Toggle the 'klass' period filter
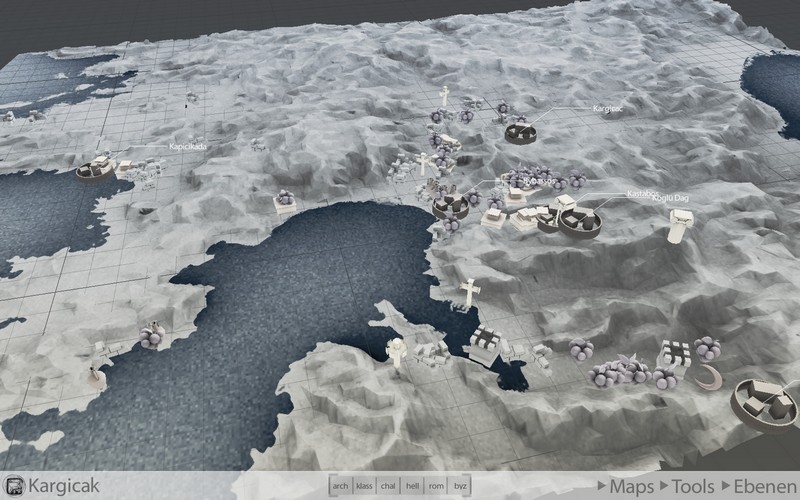The image size is (800, 500). pyautogui.click(x=364, y=486)
